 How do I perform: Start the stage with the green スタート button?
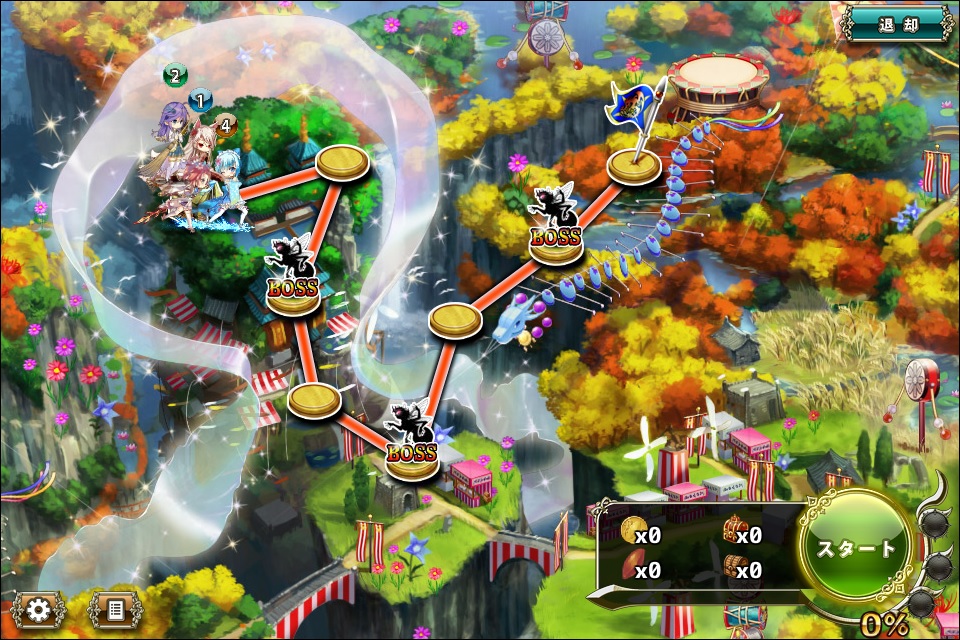pyautogui.click(x=856, y=549)
